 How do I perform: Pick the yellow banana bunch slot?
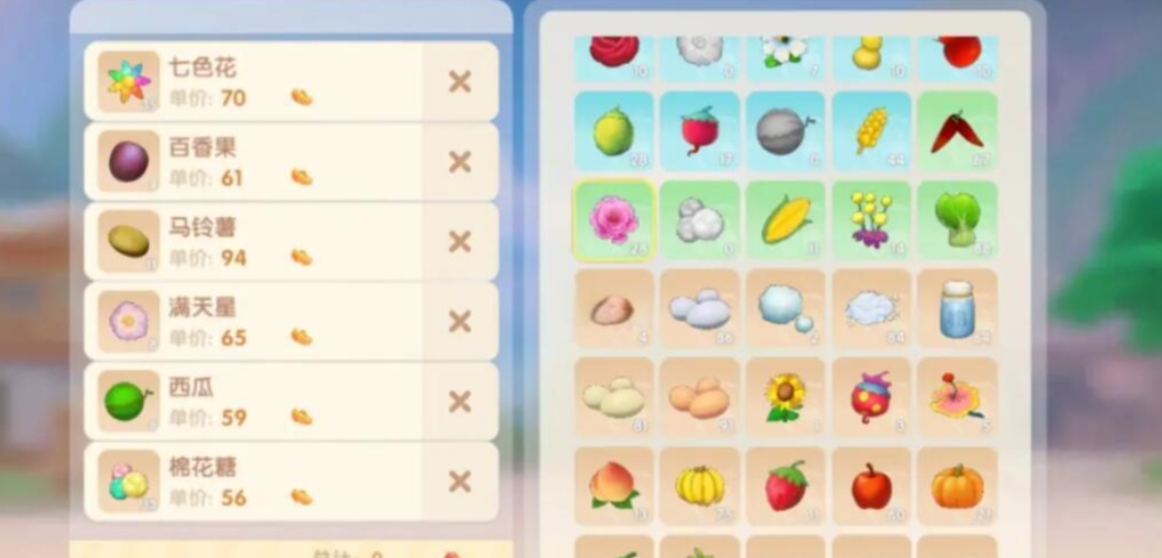[700, 486]
